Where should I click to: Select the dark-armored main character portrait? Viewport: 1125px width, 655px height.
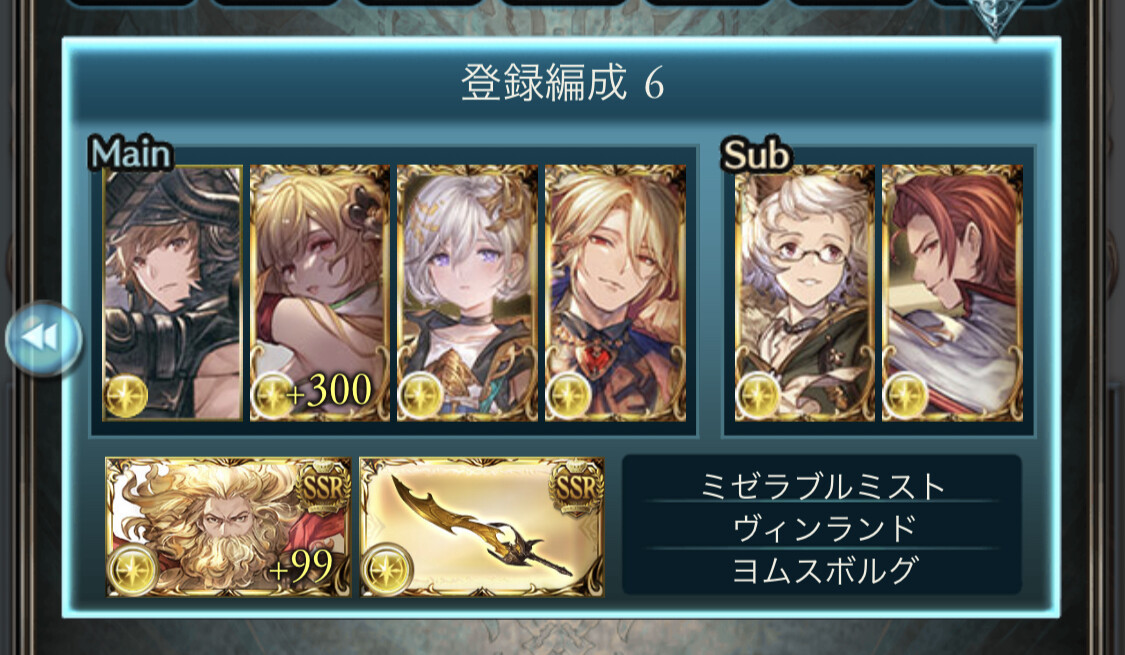[173, 293]
